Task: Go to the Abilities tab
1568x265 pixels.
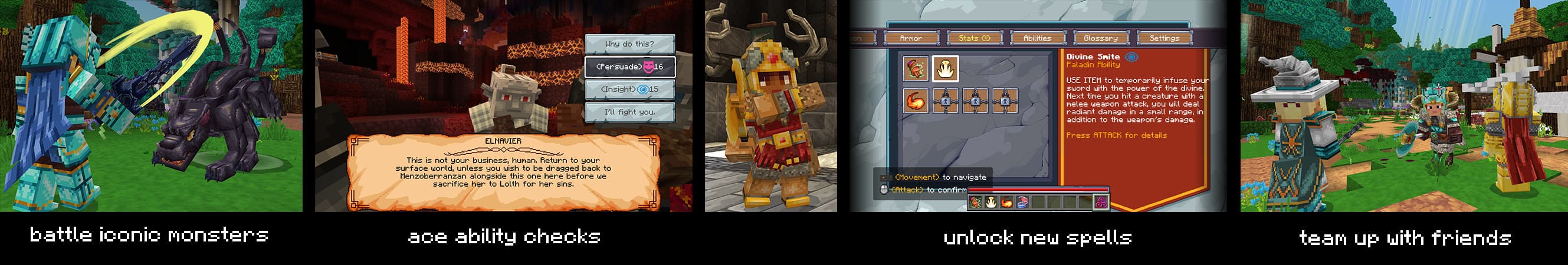Action: coord(1037,38)
